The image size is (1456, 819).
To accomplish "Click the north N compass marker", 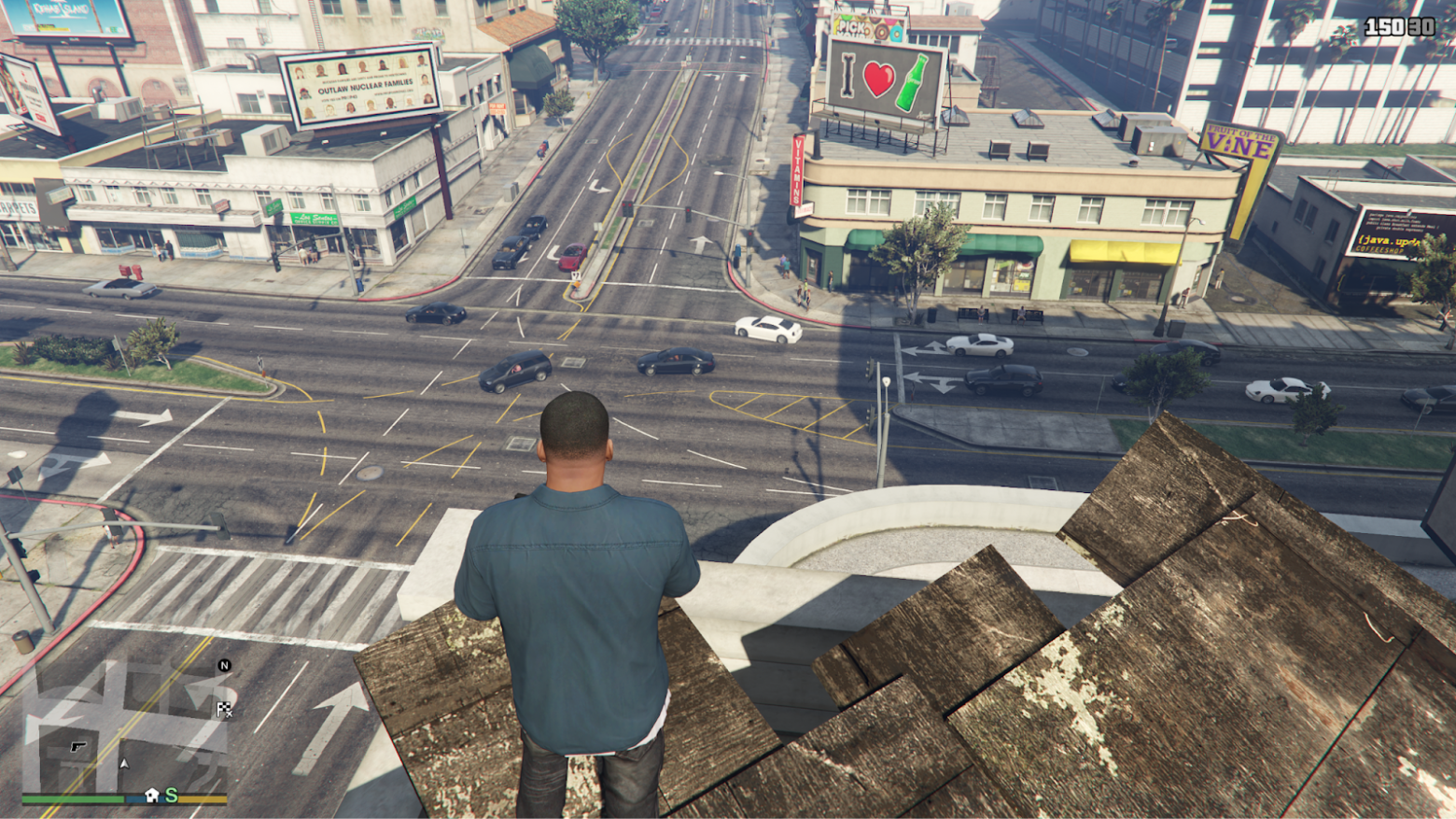I will (x=224, y=666).
